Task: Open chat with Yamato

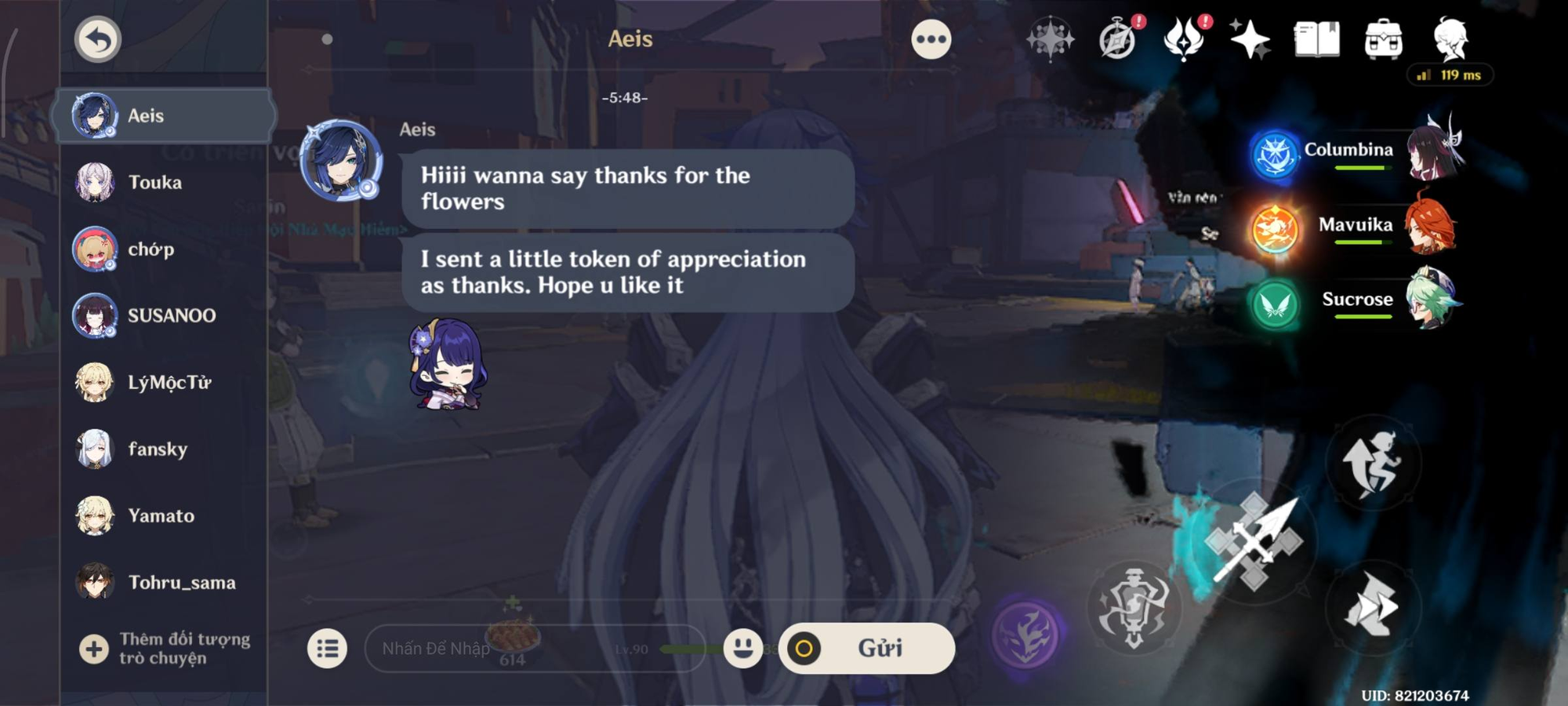Action: click(165, 516)
